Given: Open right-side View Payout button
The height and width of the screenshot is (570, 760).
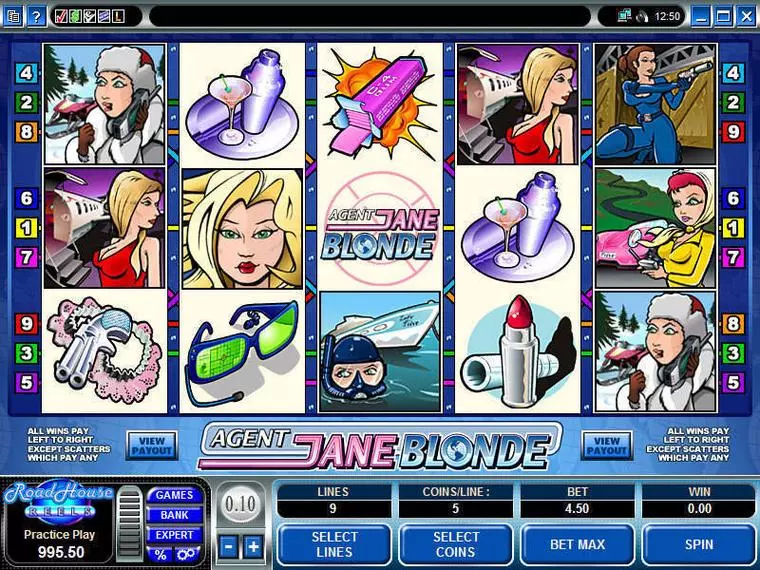Looking at the screenshot, I should (x=607, y=446).
